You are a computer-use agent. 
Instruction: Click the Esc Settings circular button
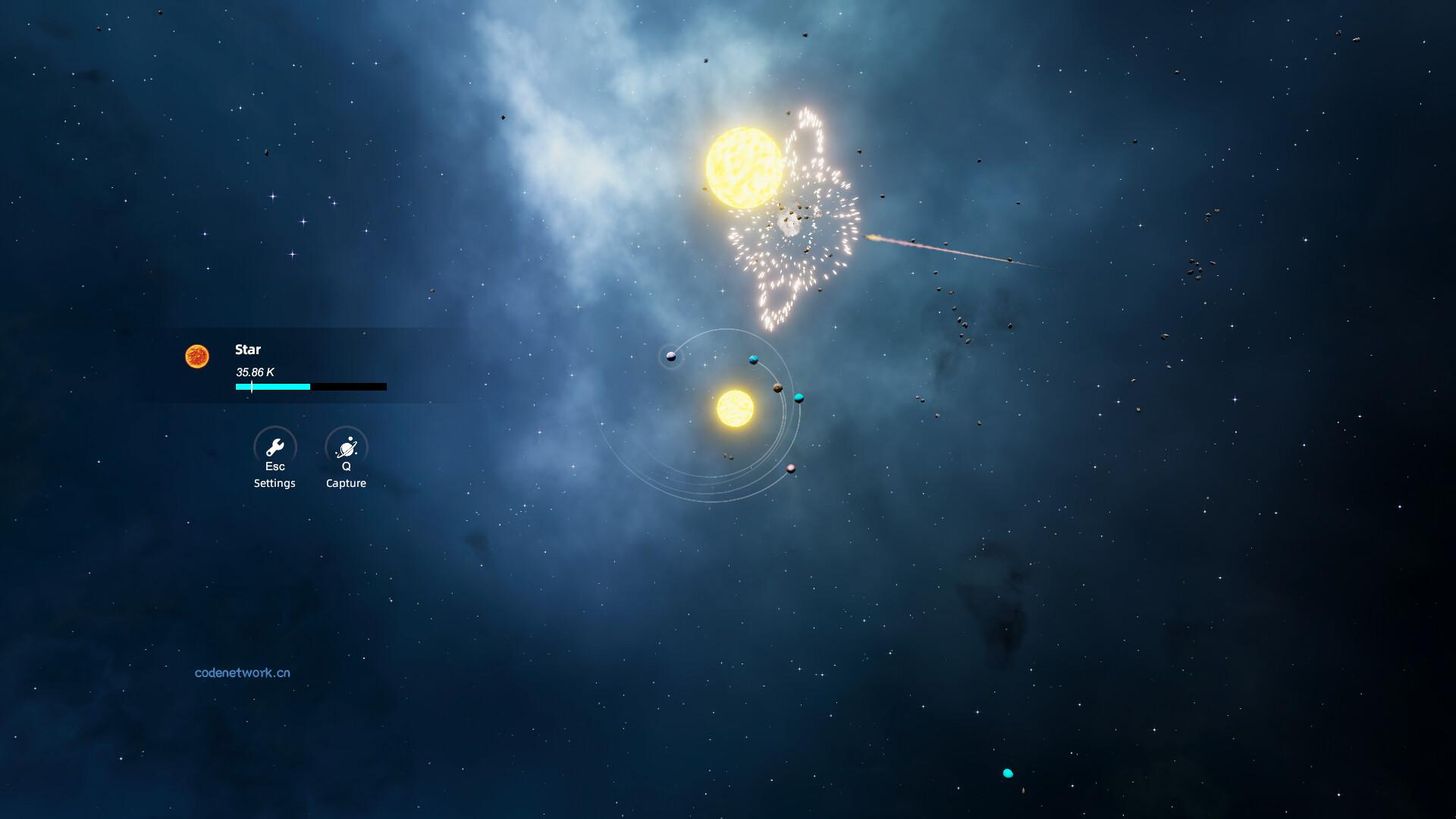(x=275, y=447)
